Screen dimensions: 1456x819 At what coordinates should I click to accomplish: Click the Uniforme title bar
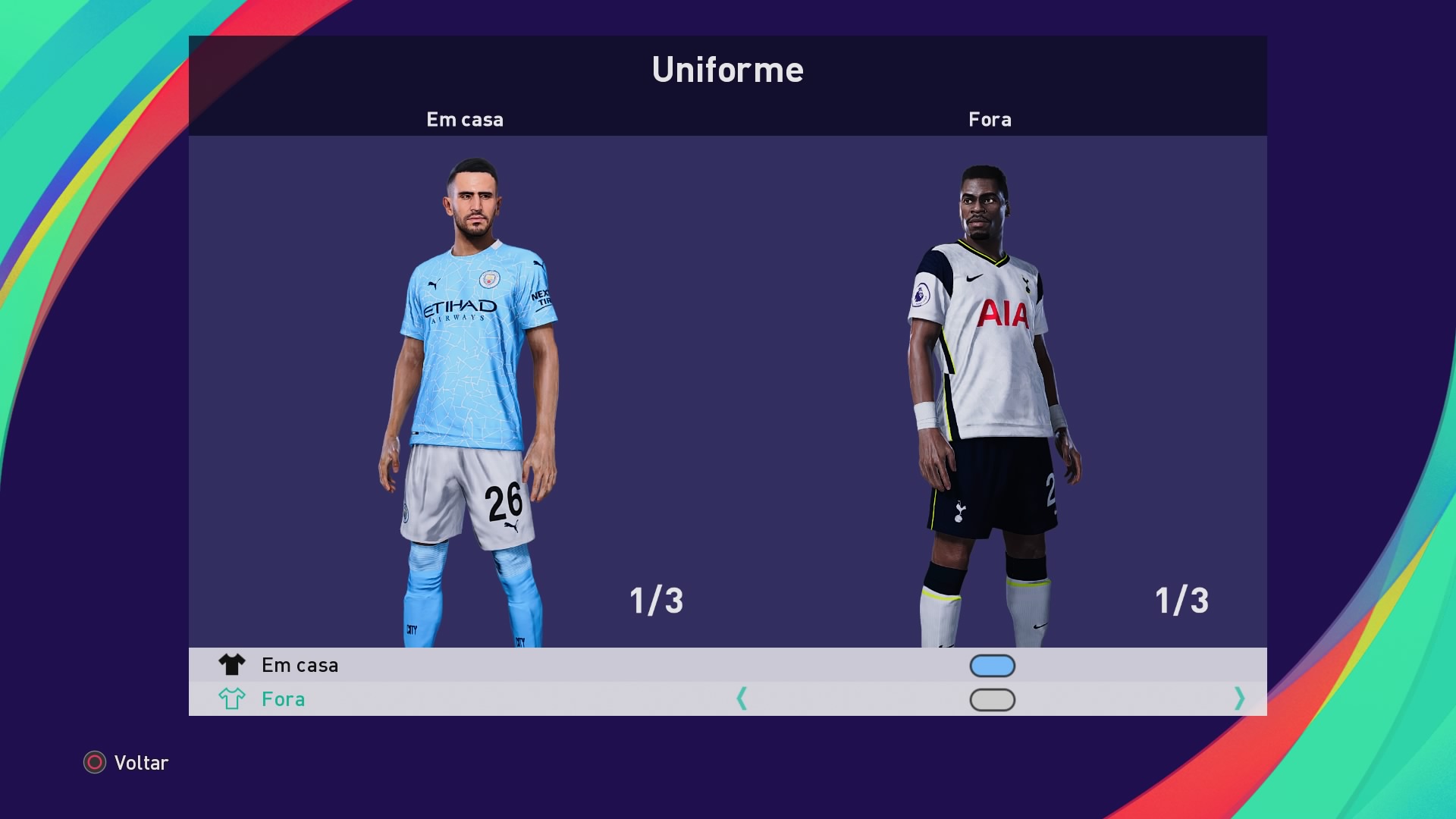point(728,70)
